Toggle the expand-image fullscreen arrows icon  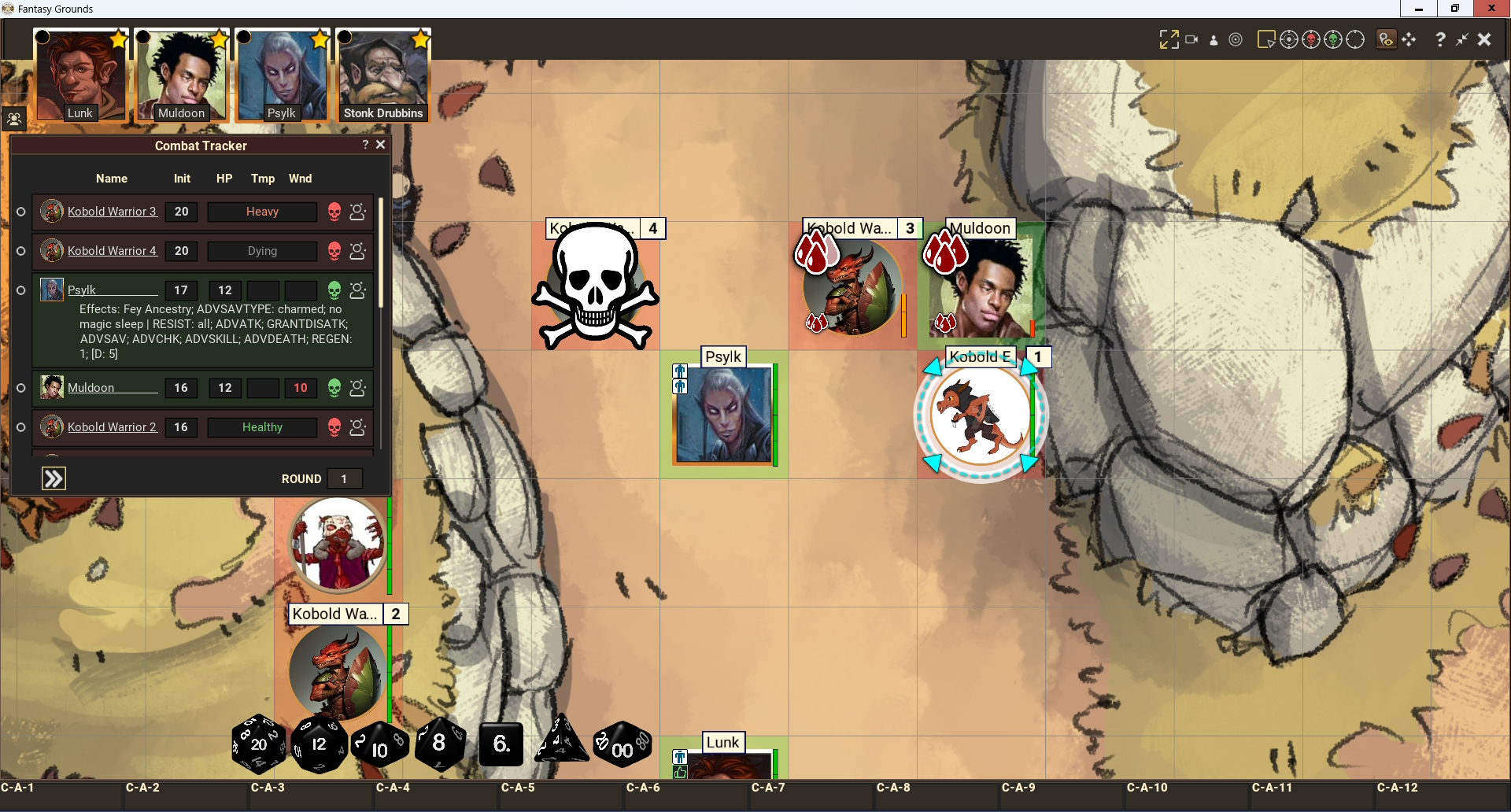(x=1169, y=39)
